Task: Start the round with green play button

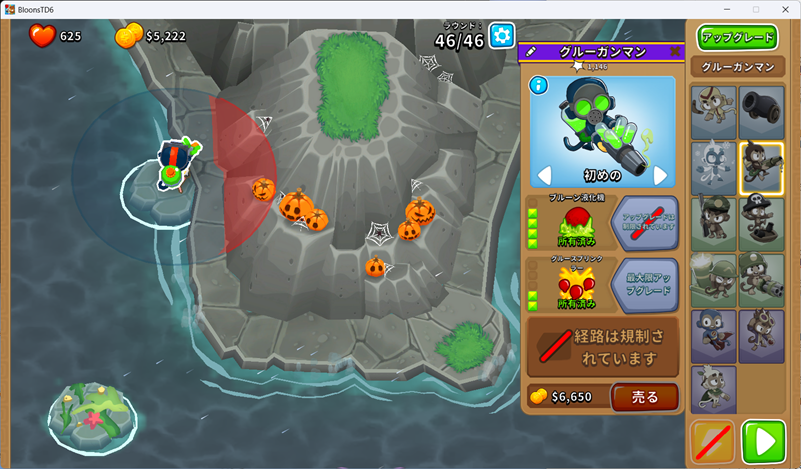Action: [x=765, y=441]
